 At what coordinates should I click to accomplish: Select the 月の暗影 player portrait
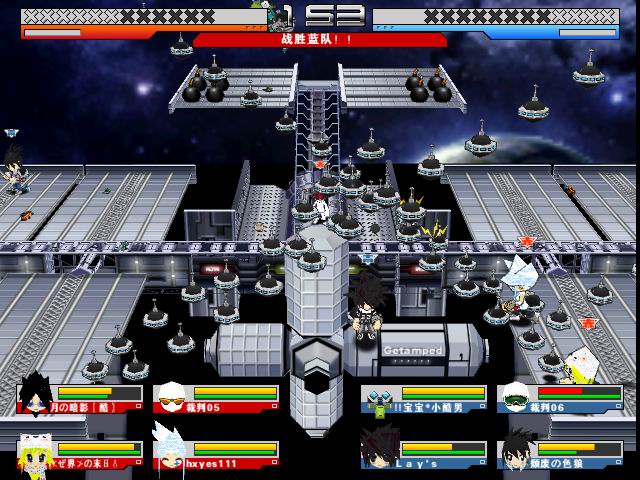pos(36,397)
